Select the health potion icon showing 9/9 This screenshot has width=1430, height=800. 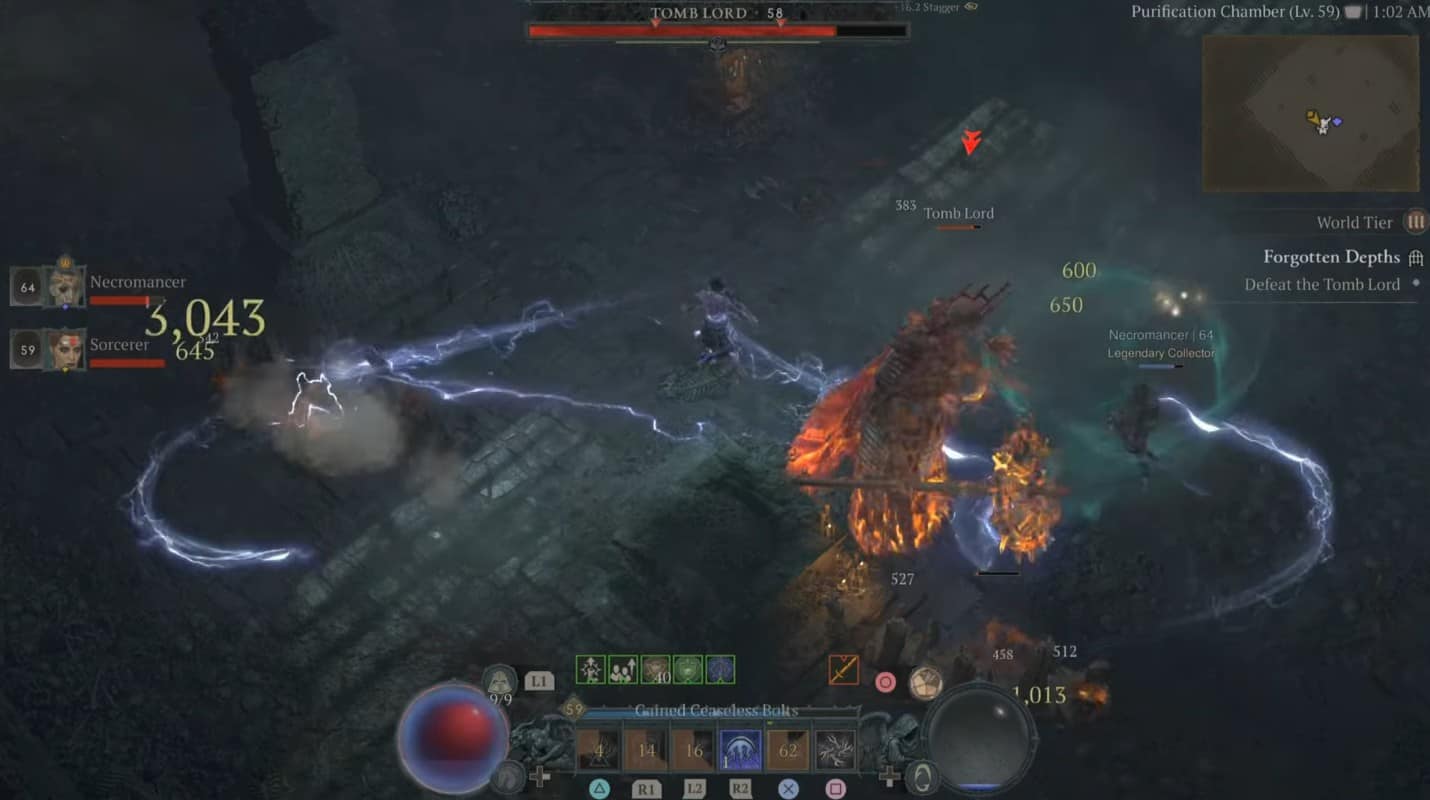click(x=500, y=680)
